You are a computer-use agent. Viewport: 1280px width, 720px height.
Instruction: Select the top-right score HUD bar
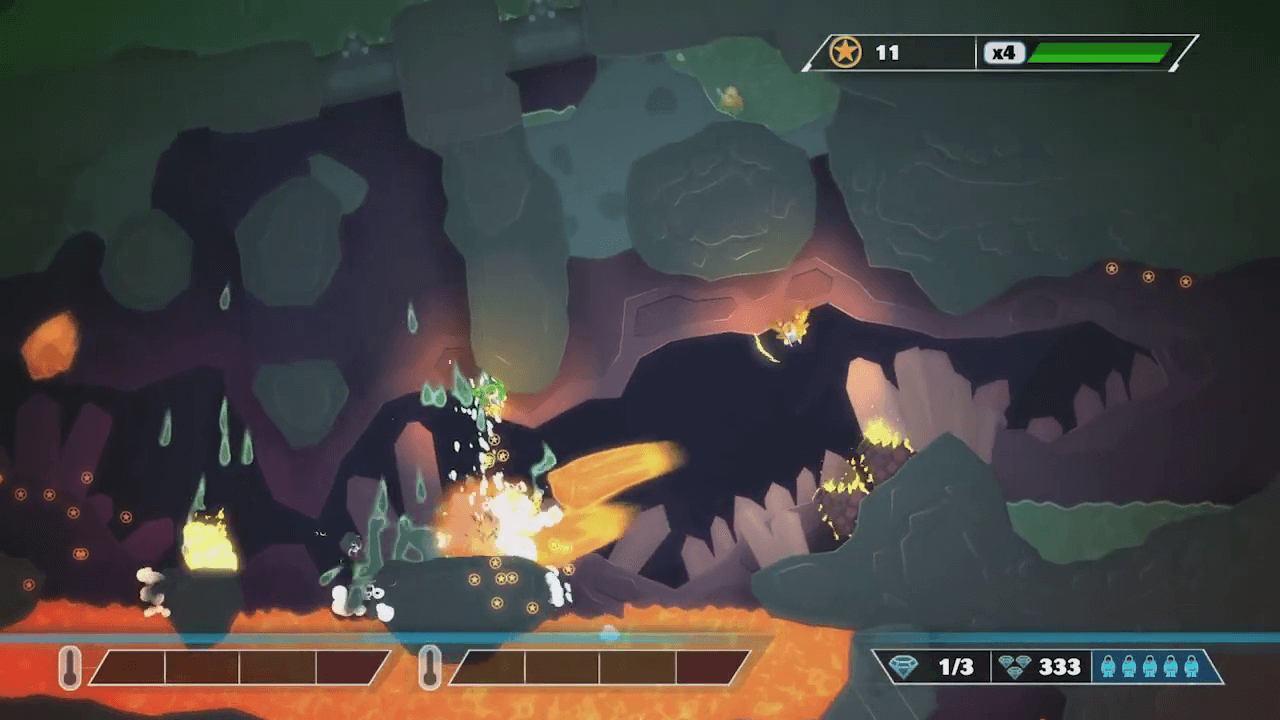[x=1000, y=53]
